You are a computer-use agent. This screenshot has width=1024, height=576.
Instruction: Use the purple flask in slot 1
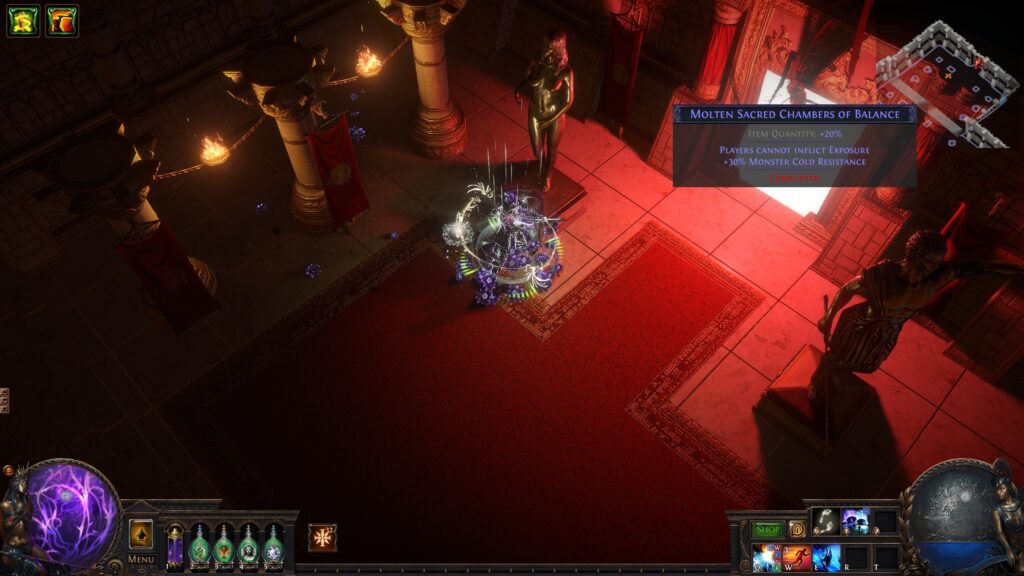(x=175, y=546)
